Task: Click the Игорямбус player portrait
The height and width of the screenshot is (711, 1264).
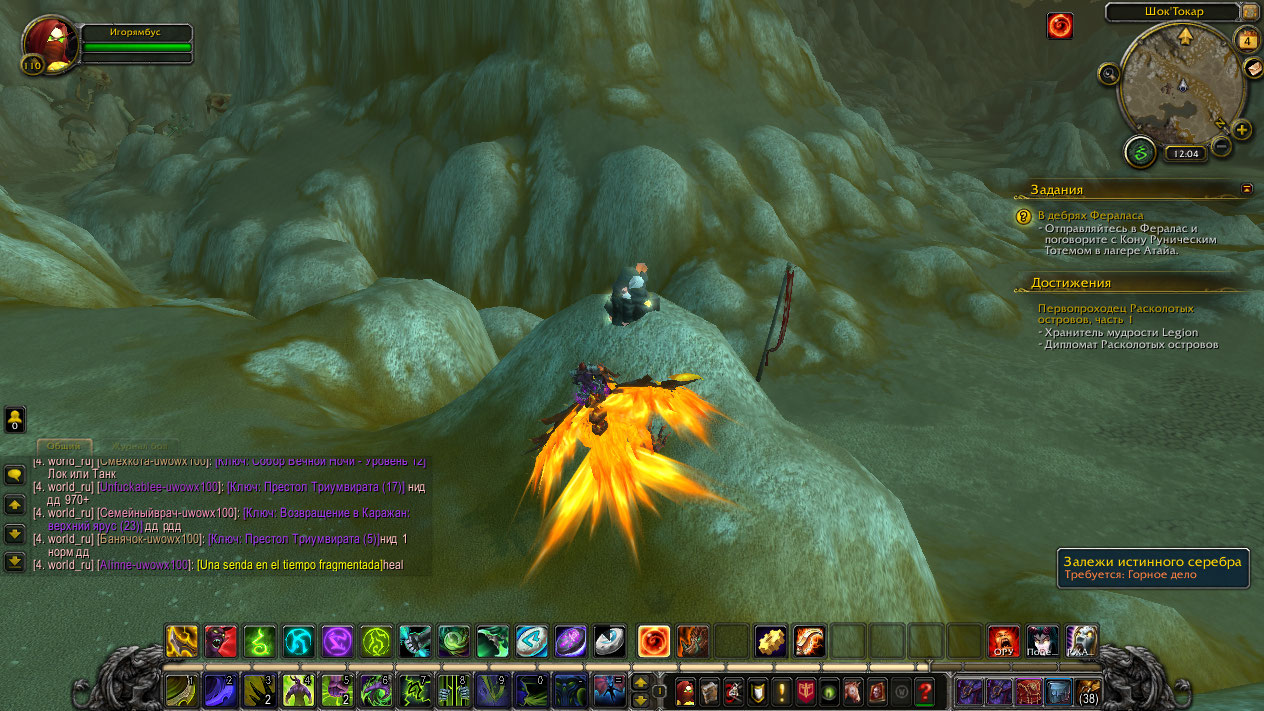Action: [46, 45]
